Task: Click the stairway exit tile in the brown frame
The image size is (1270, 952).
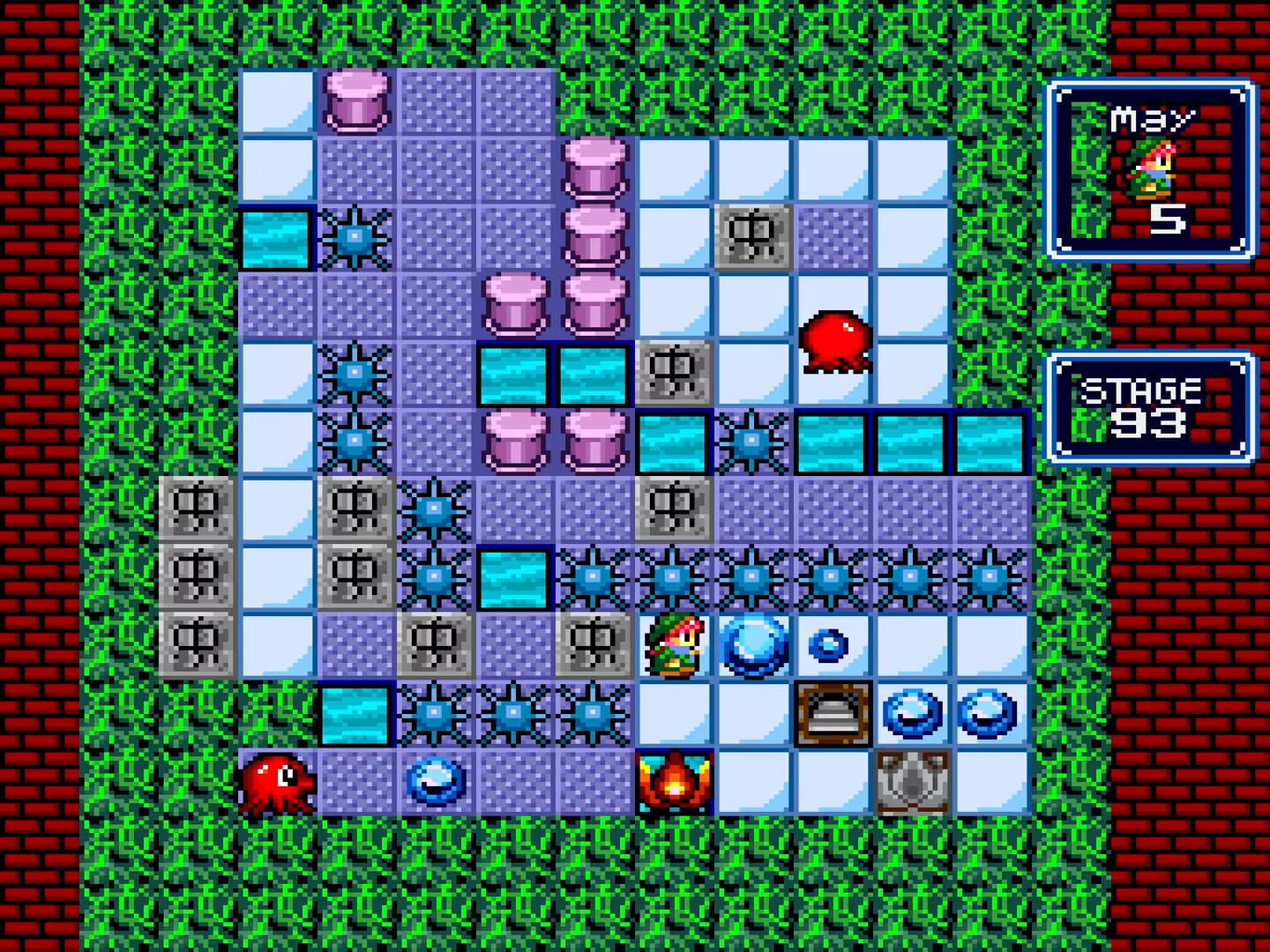Action: click(832, 714)
